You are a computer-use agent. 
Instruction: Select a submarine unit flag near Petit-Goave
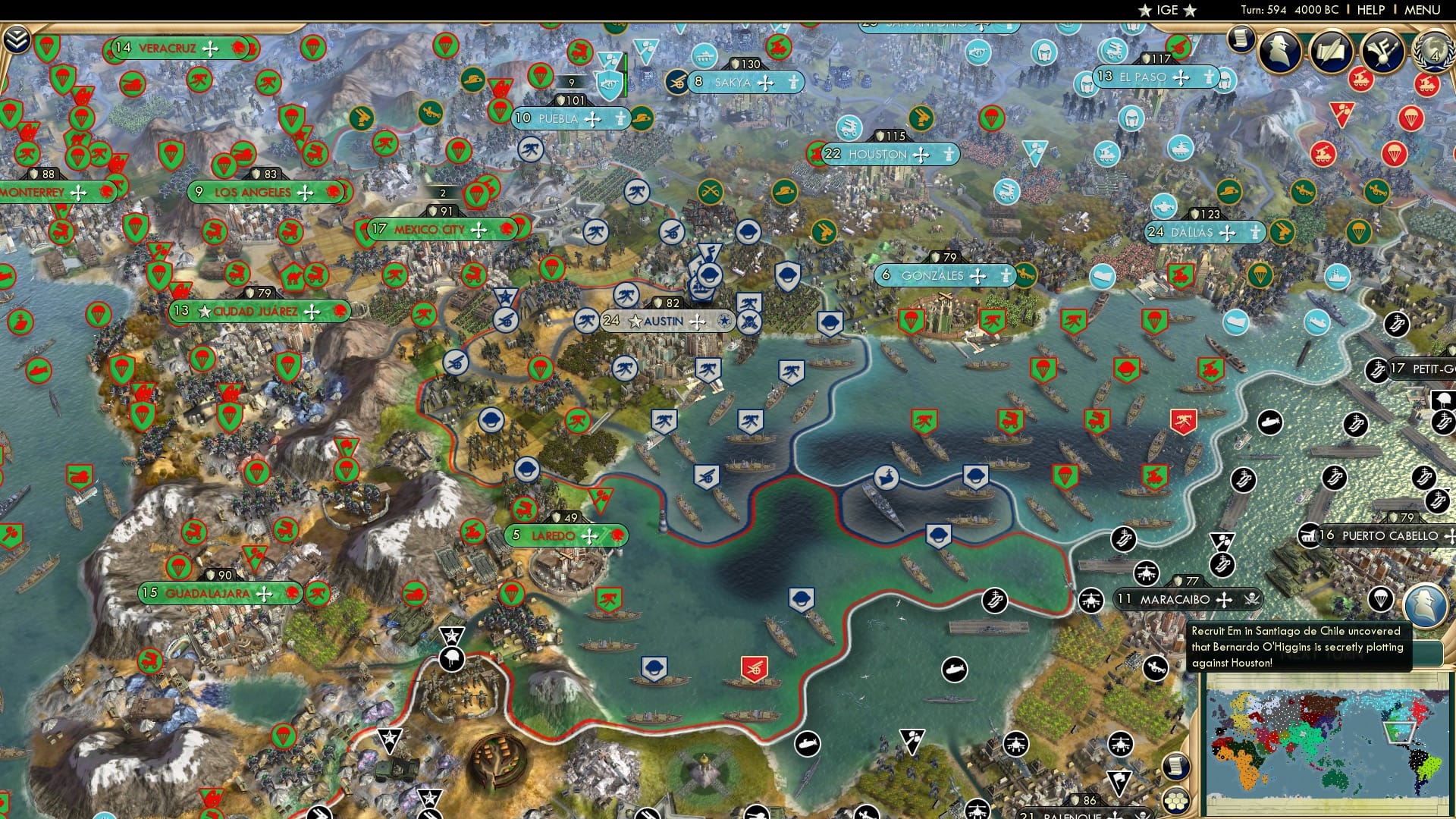pos(1270,422)
